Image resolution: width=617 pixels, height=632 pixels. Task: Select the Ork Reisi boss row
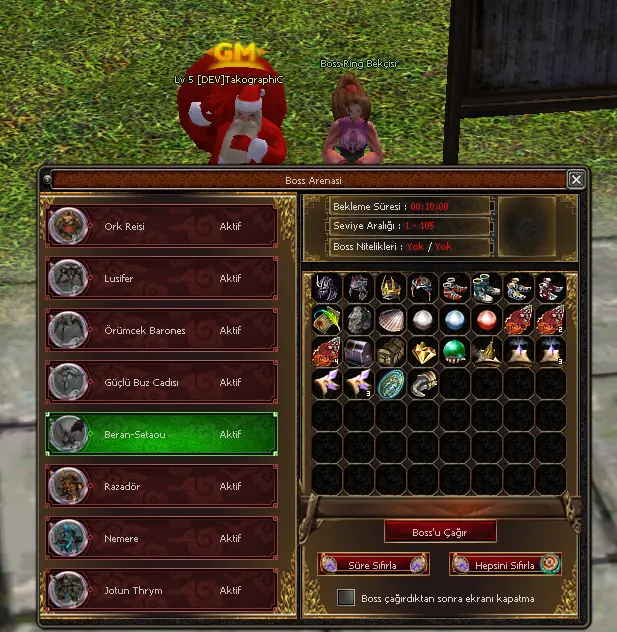point(161,227)
